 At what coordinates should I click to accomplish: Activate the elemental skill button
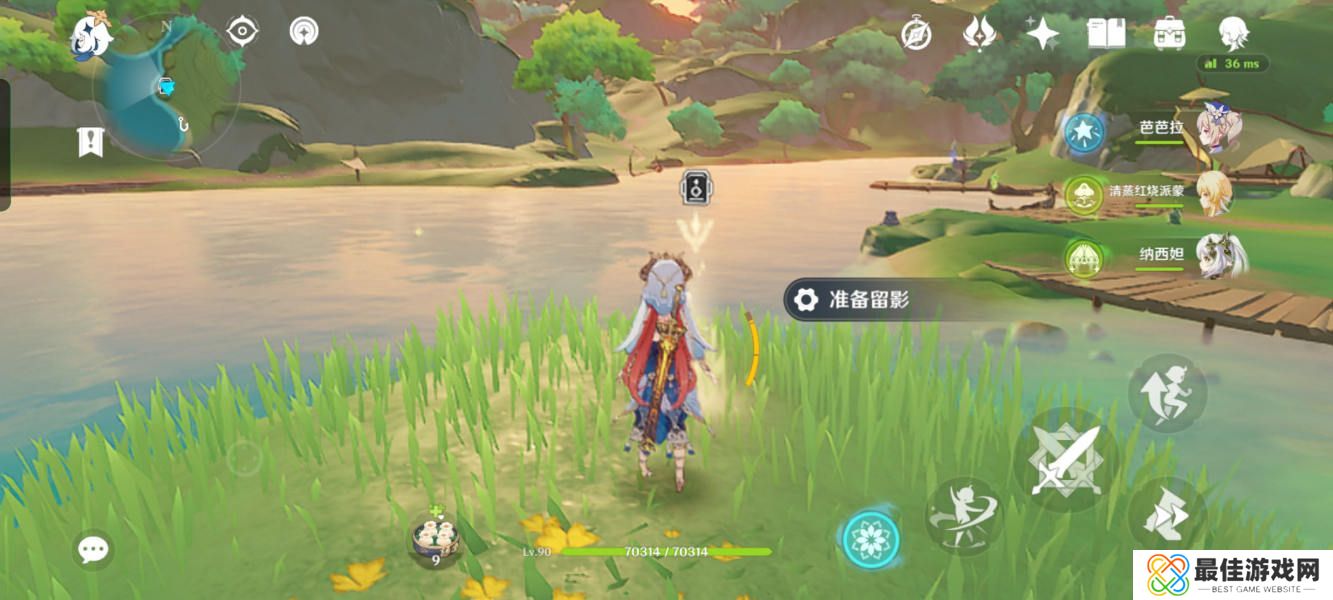click(964, 516)
